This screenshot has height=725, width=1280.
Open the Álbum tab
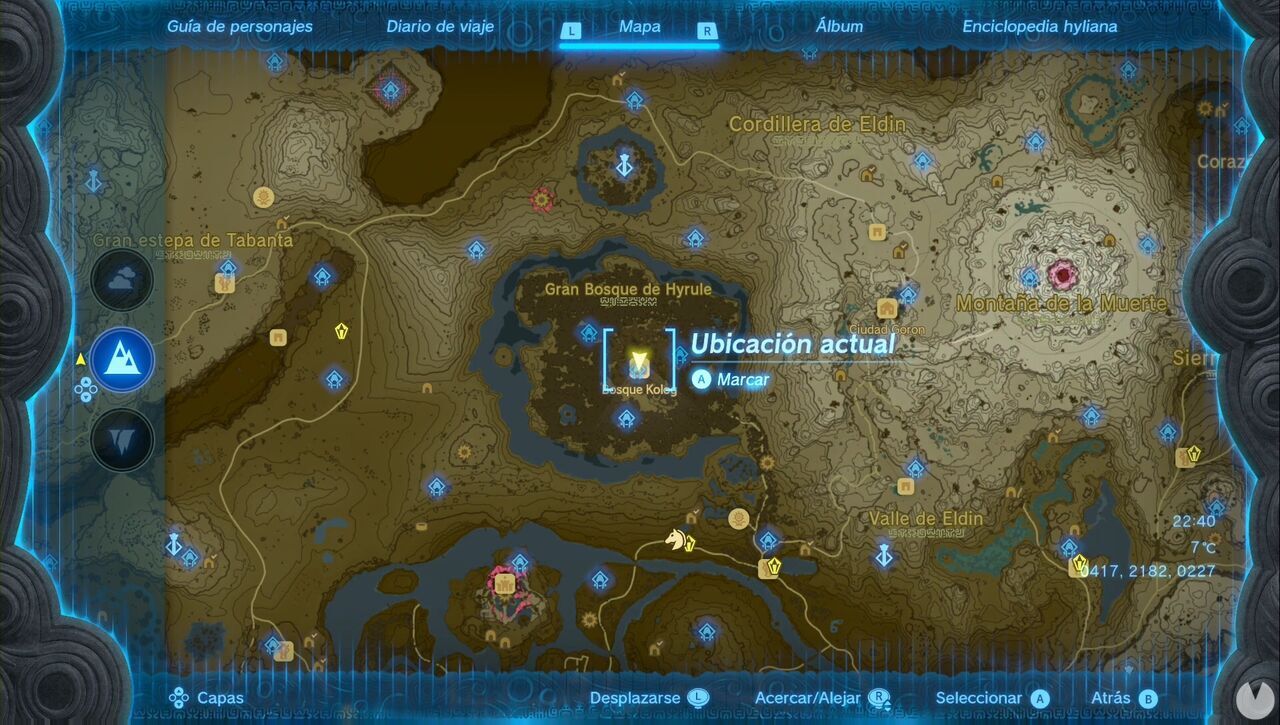coord(839,27)
